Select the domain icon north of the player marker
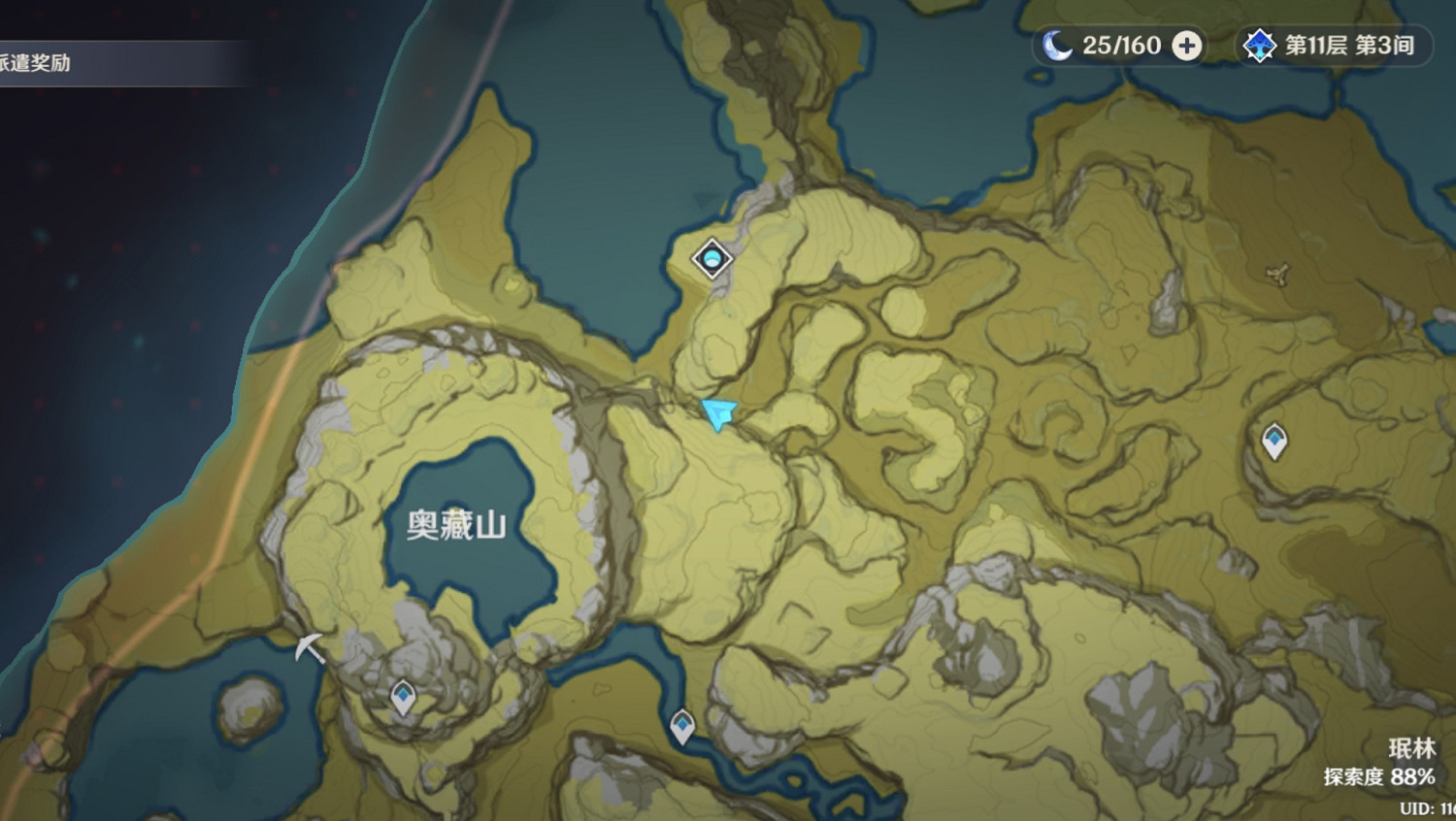The height and width of the screenshot is (821, 1456). click(x=711, y=259)
